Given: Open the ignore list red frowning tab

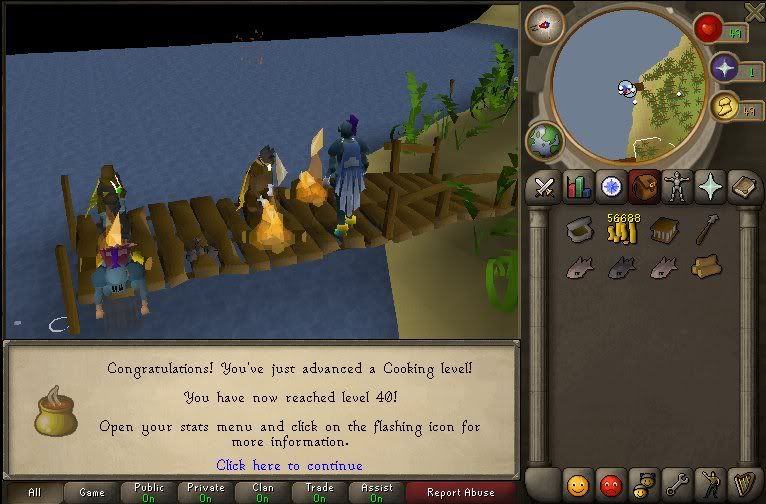Looking at the screenshot, I should tap(610, 486).
